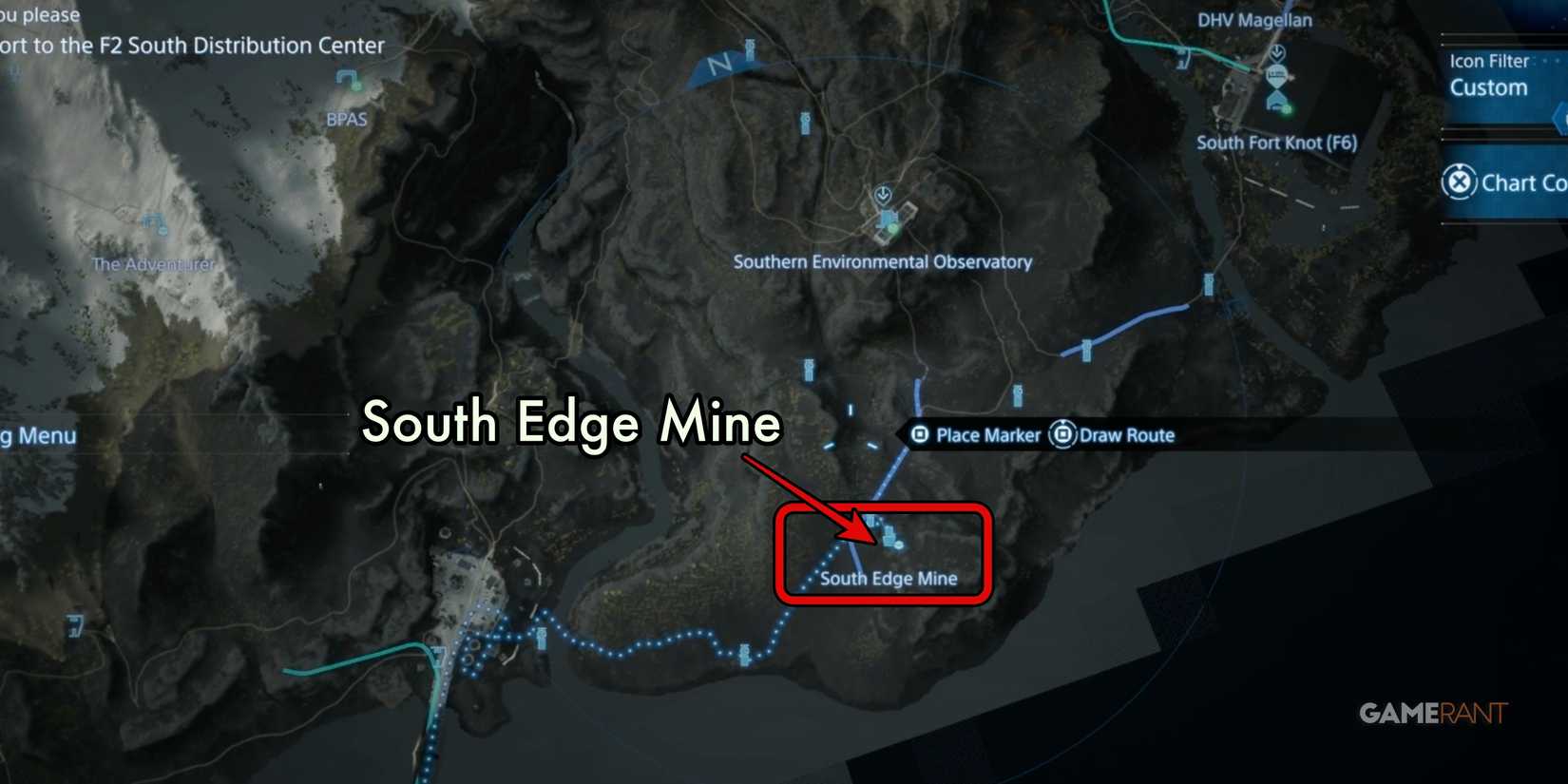
Task: Click the square Place Marker glyph icon
Action: [921, 434]
